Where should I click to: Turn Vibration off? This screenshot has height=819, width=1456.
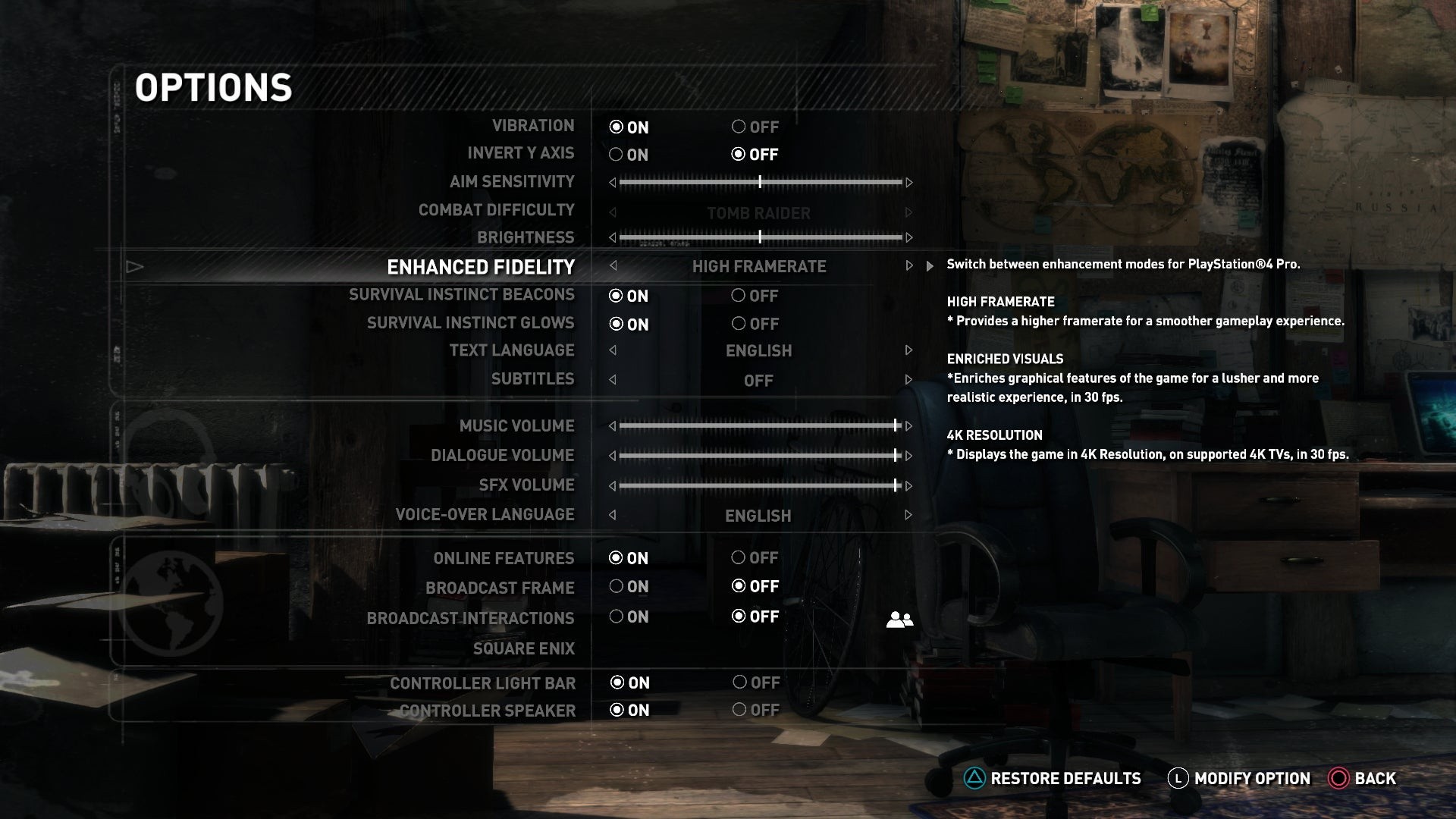pyautogui.click(x=739, y=127)
